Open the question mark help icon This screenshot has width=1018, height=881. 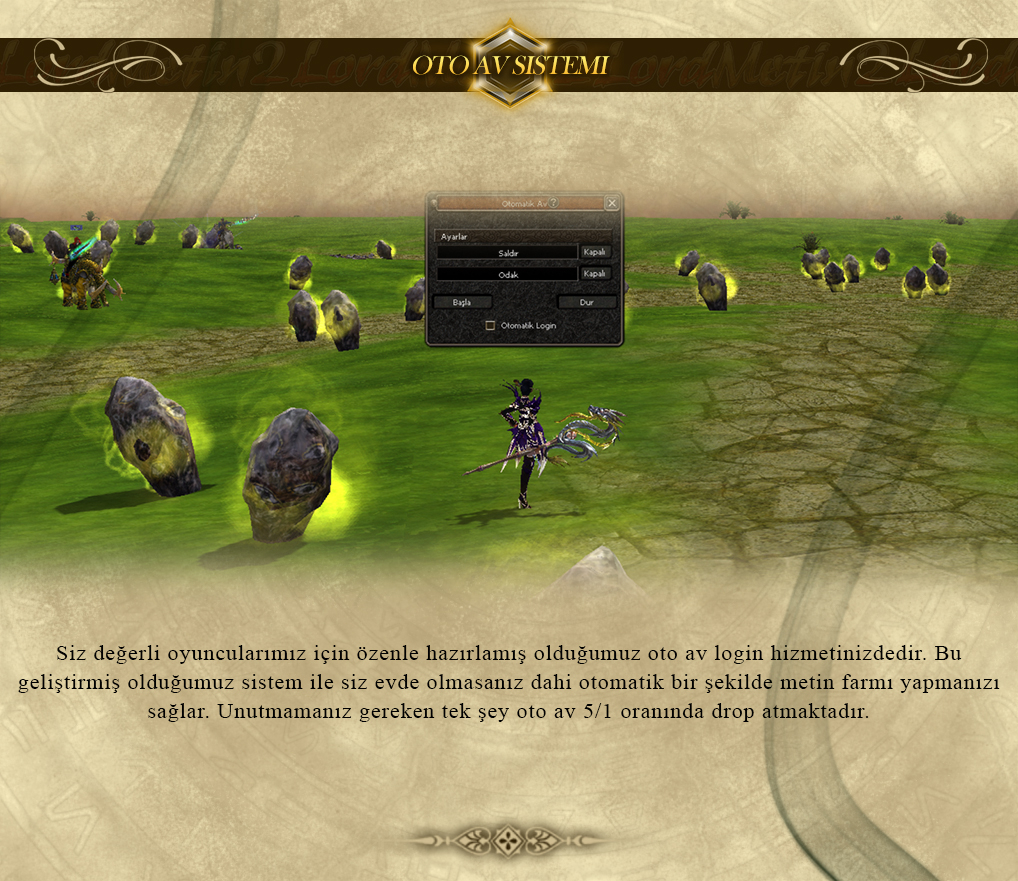tap(554, 203)
